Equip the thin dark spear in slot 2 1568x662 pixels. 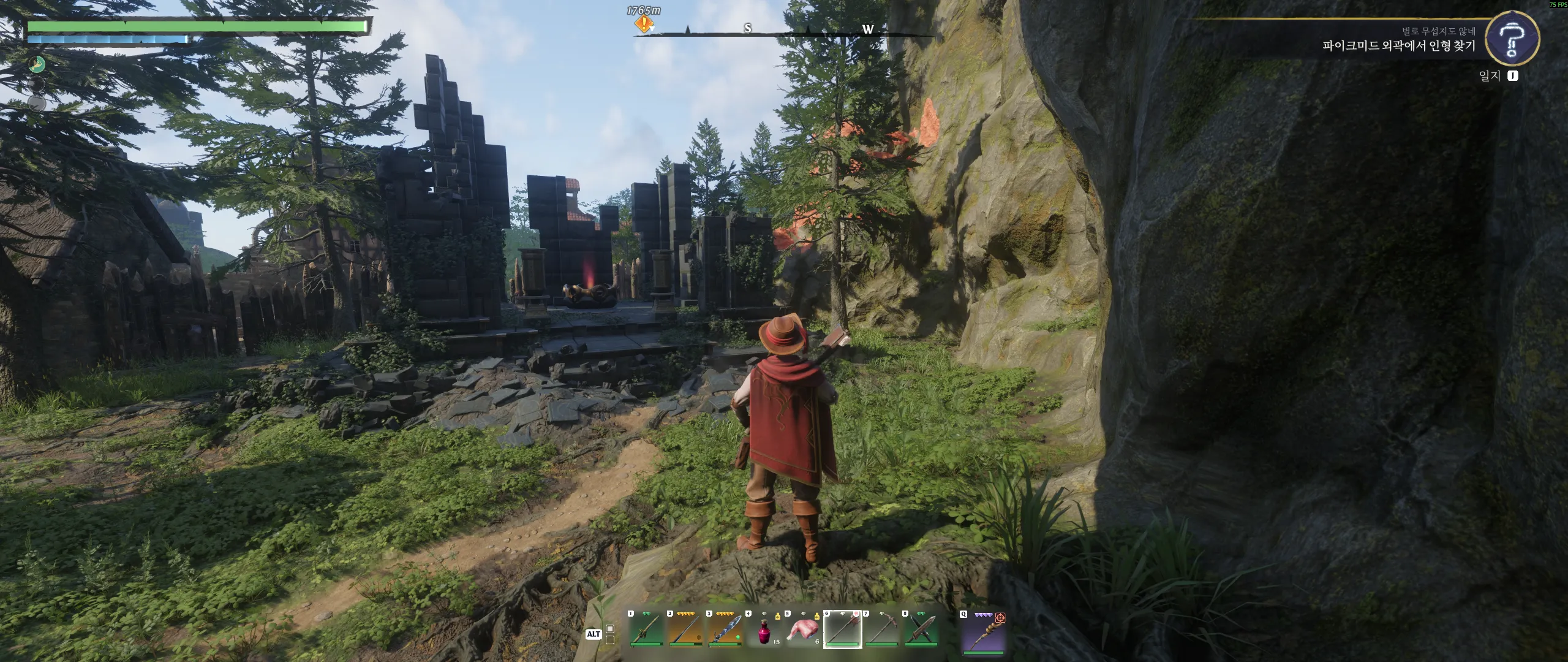[x=685, y=630]
